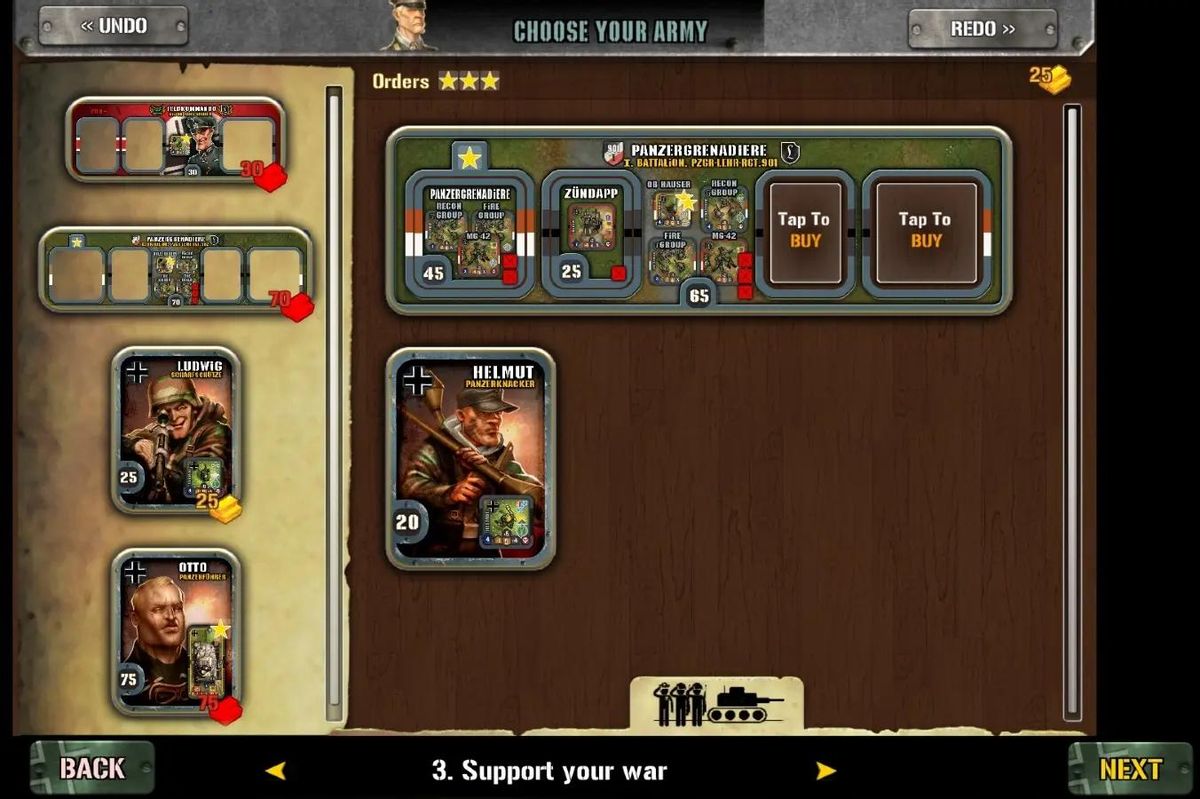Image resolution: width=1200 pixels, height=799 pixels.
Task: Go to the previous step arrow
Action: point(275,770)
